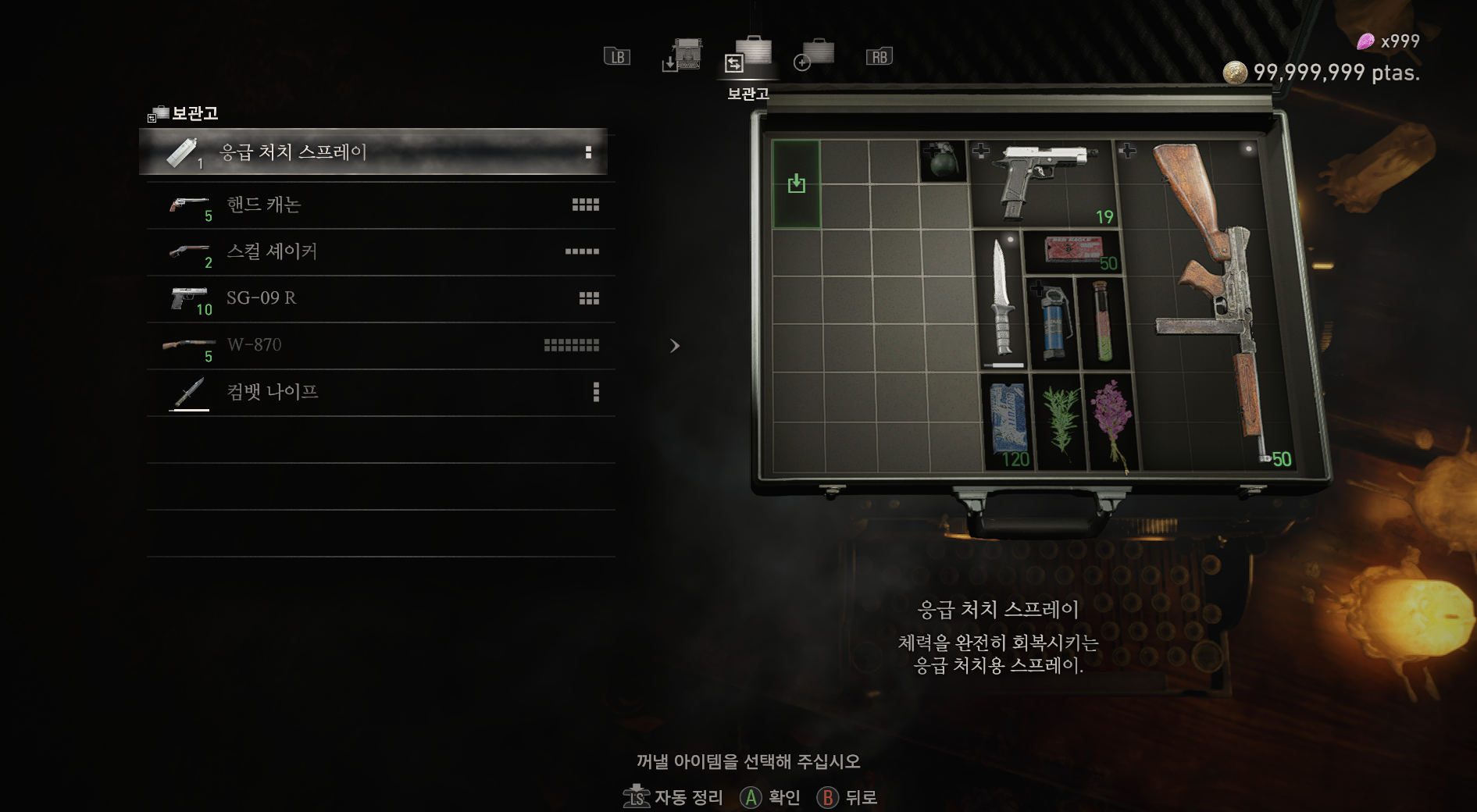Pick the silver pistol with 19 rounds
The width and height of the screenshot is (1477, 812).
[x=1042, y=181]
